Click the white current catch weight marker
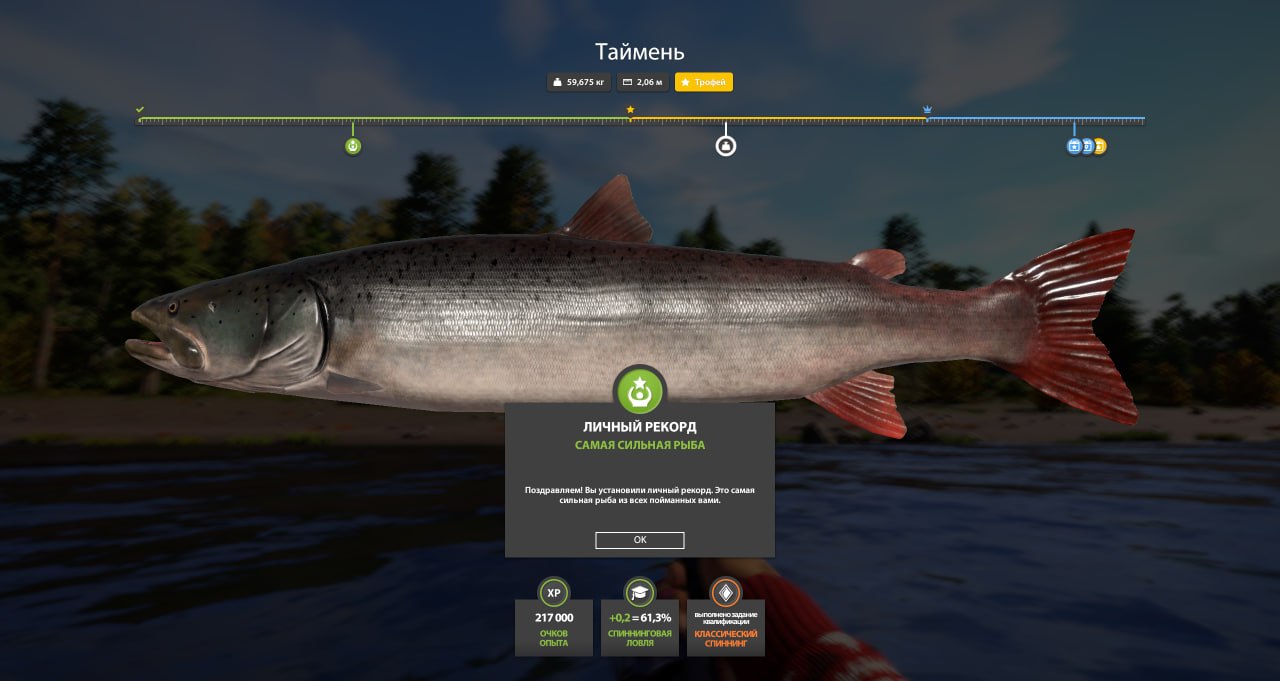 pos(726,146)
